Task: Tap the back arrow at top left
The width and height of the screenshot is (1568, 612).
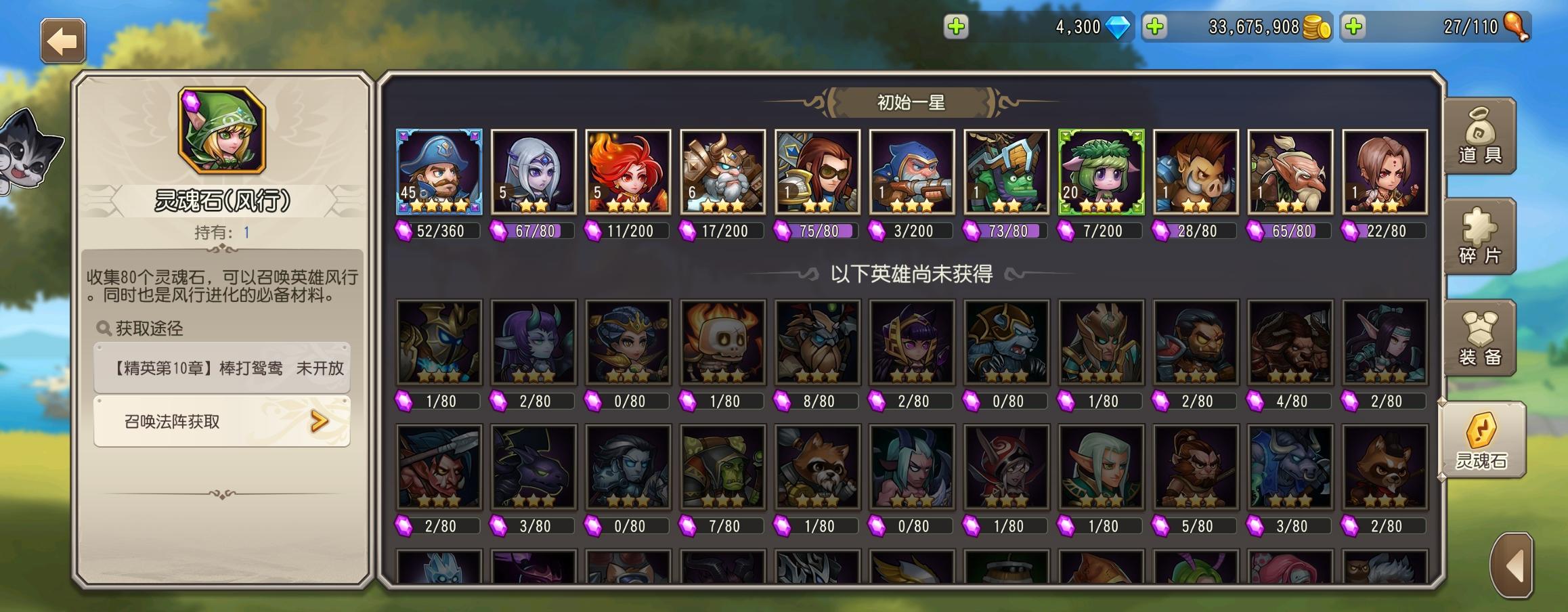Action: [x=63, y=39]
